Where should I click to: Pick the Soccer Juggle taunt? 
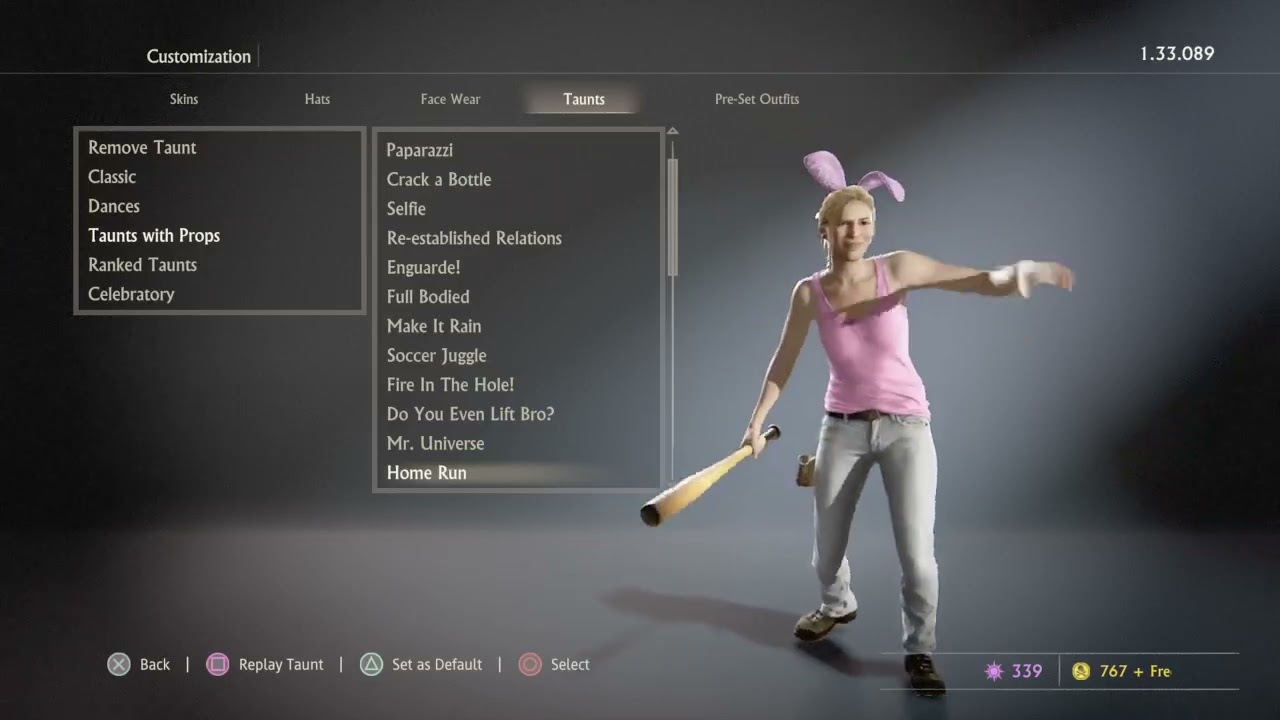[x=437, y=355]
